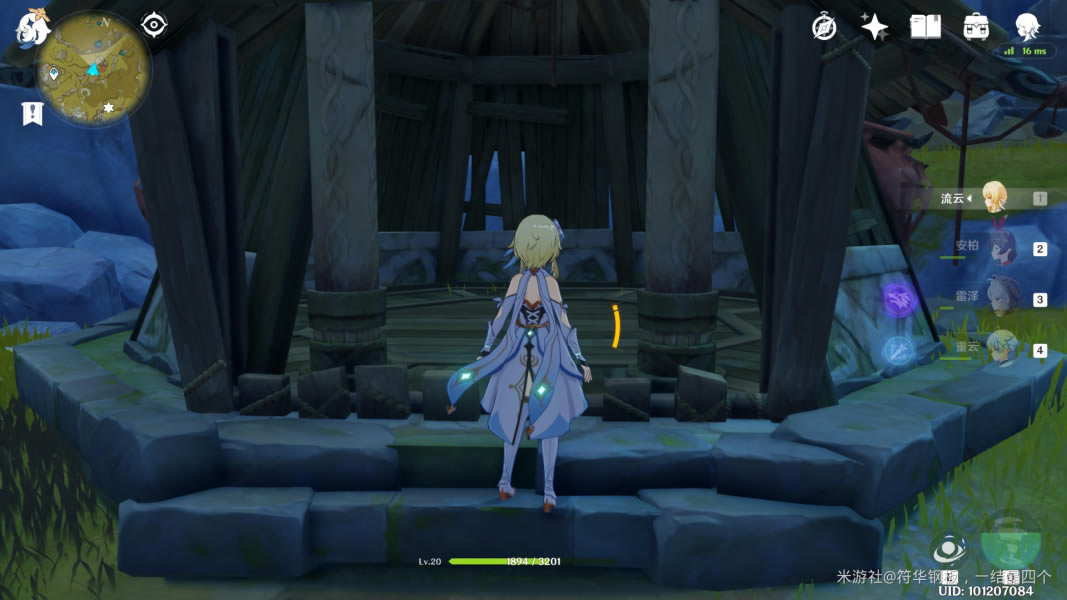Screen dimensions: 1067x600
Task: Activate the wind swirl elemental skill
Action: point(948,549)
